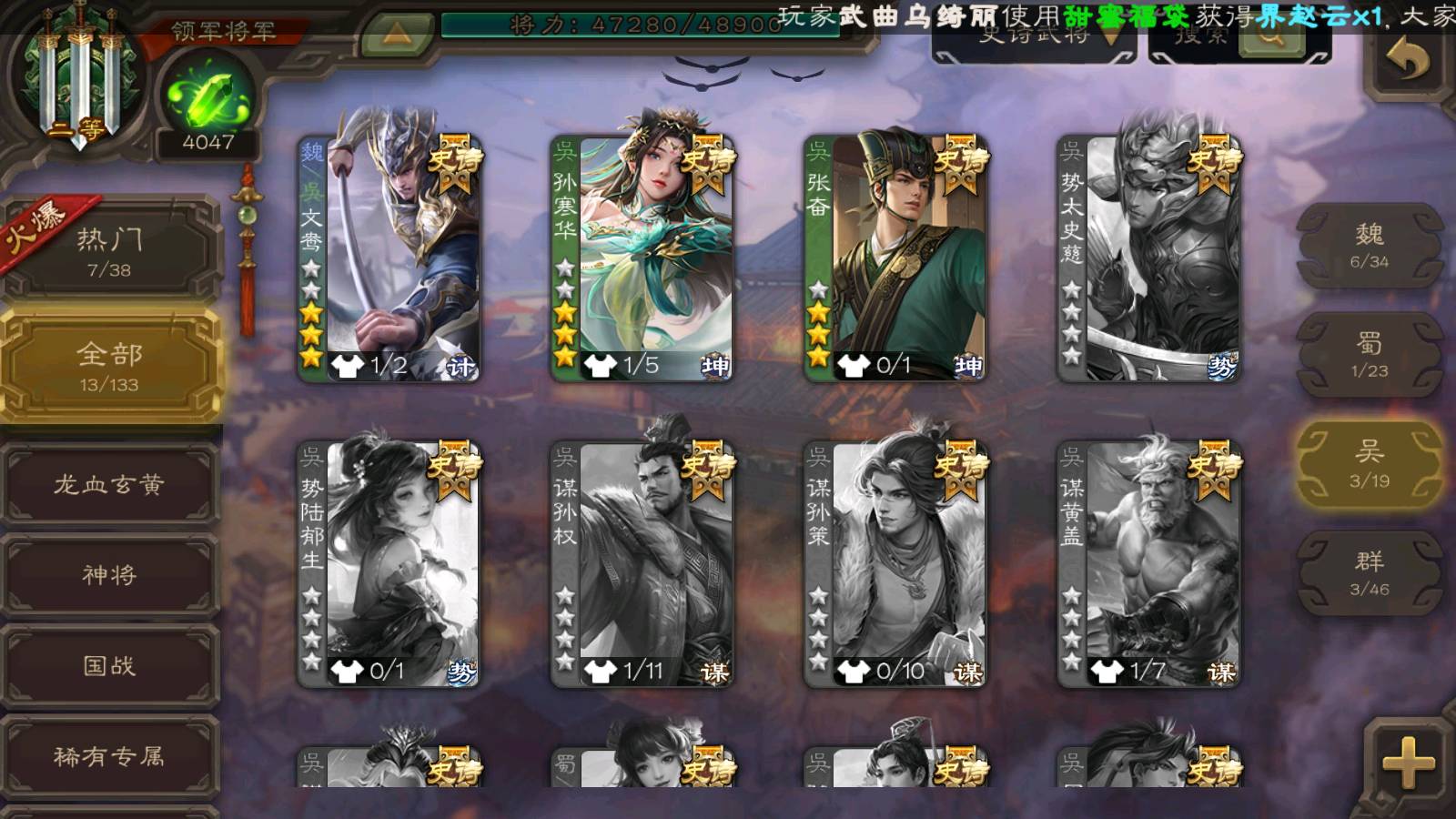Show the 群 faction generals
The width and height of the screenshot is (1456, 819).
[x=1369, y=573]
